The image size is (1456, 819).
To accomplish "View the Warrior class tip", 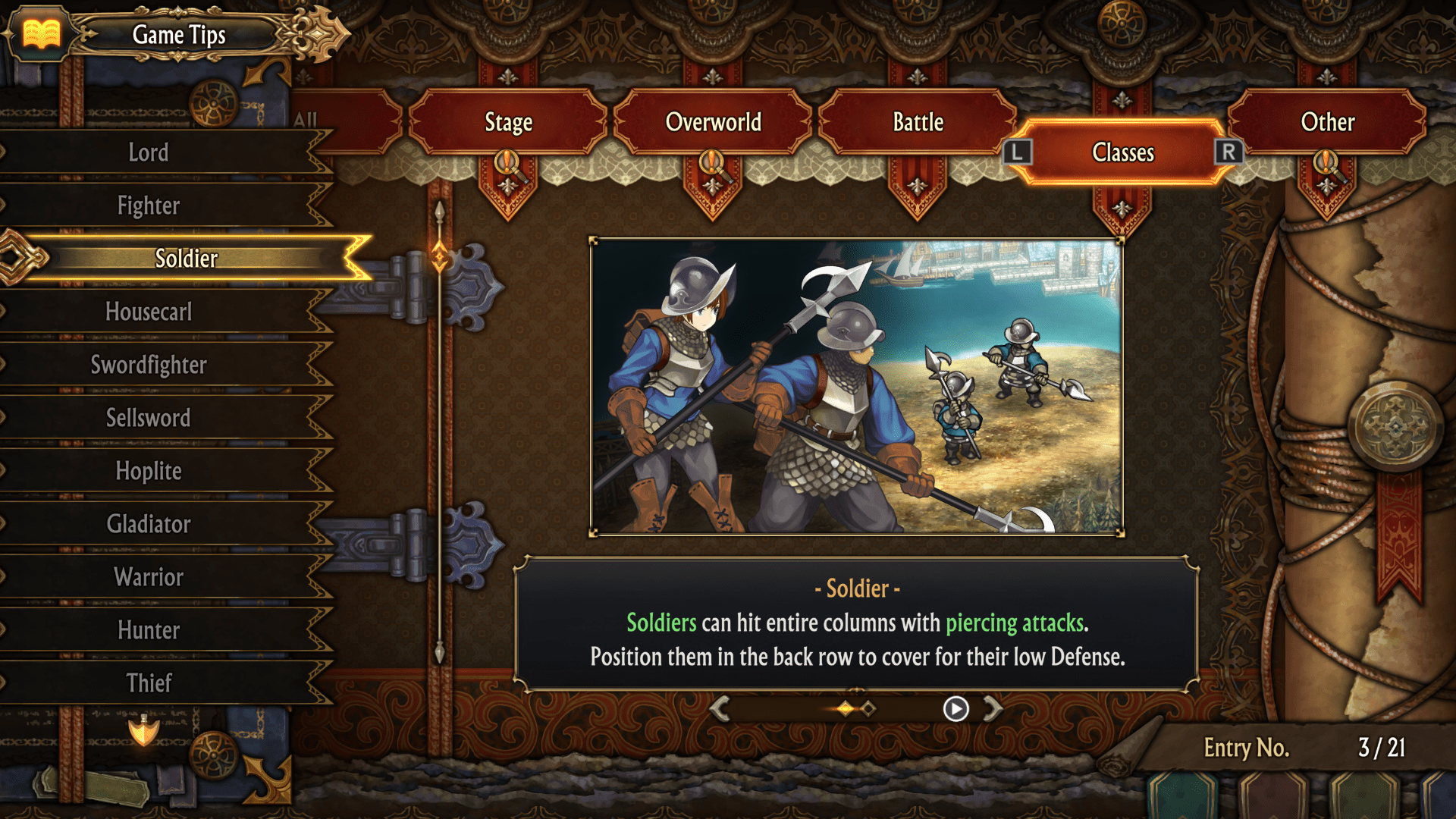I will (x=149, y=577).
